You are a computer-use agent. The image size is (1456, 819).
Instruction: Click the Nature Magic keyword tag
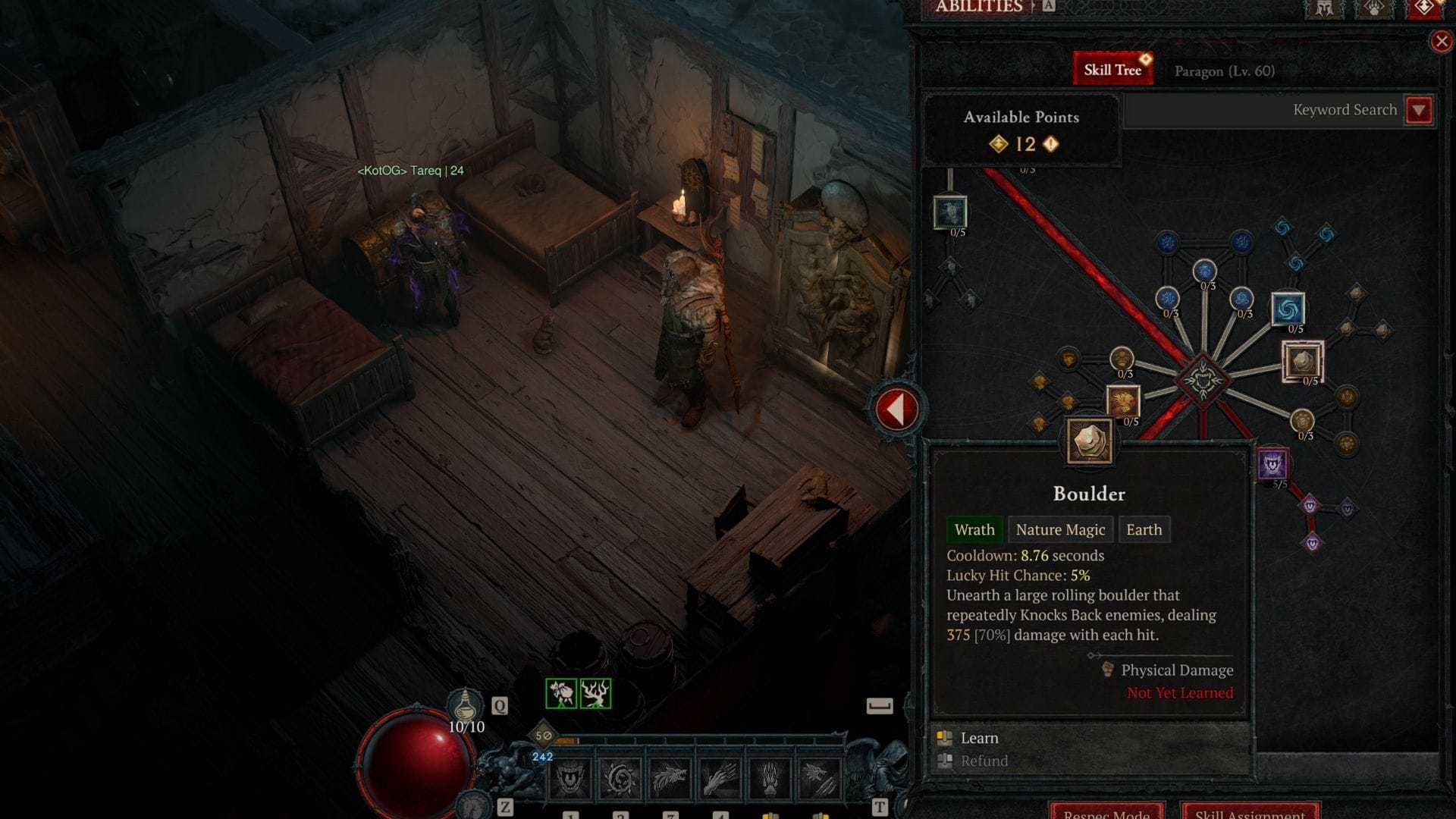tap(1060, 530)
